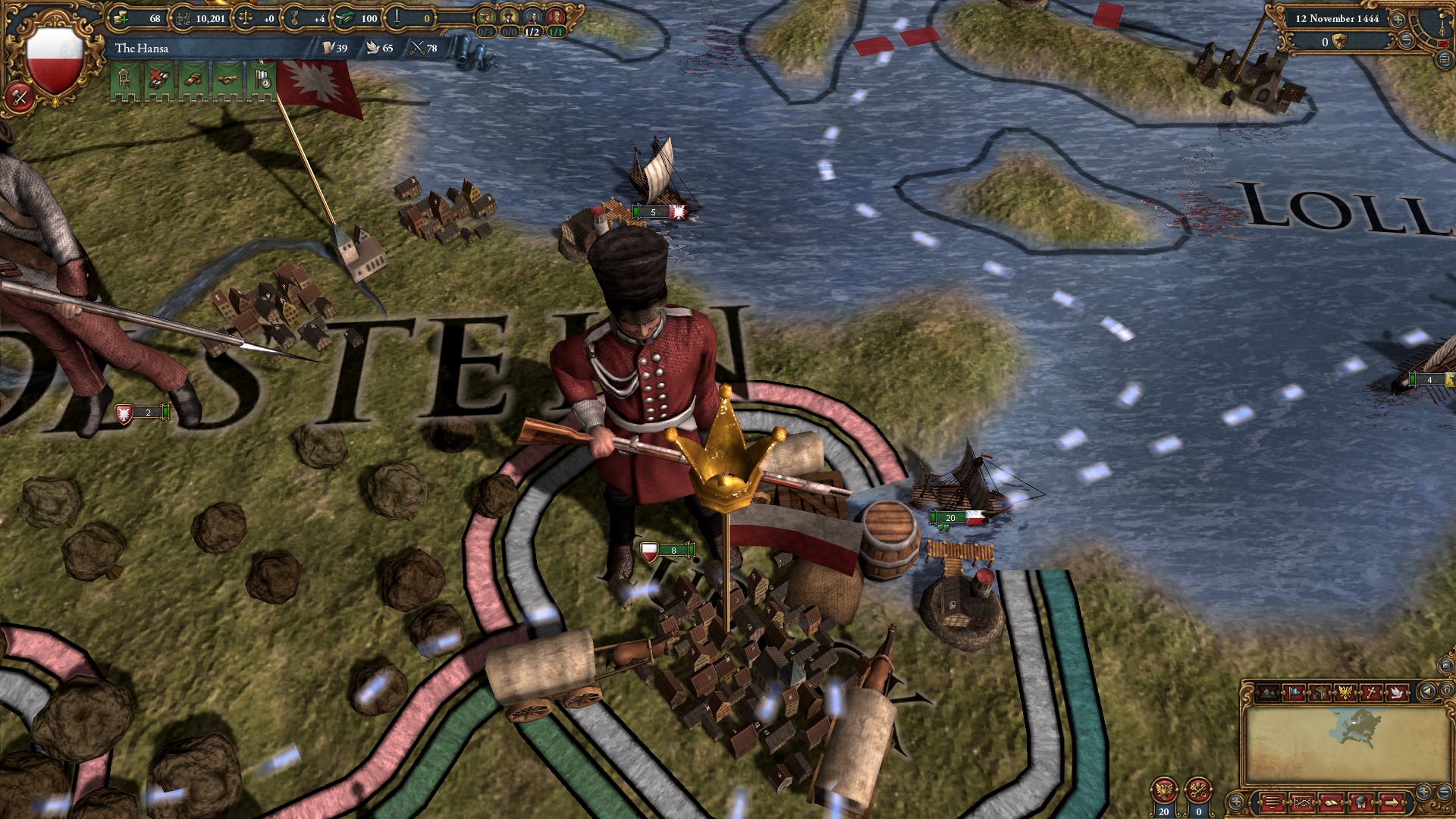Image resolution: width=1456 pixels, height=819 pixels.
Task: Toggle the minimap lock icon
Action: 1448,689
